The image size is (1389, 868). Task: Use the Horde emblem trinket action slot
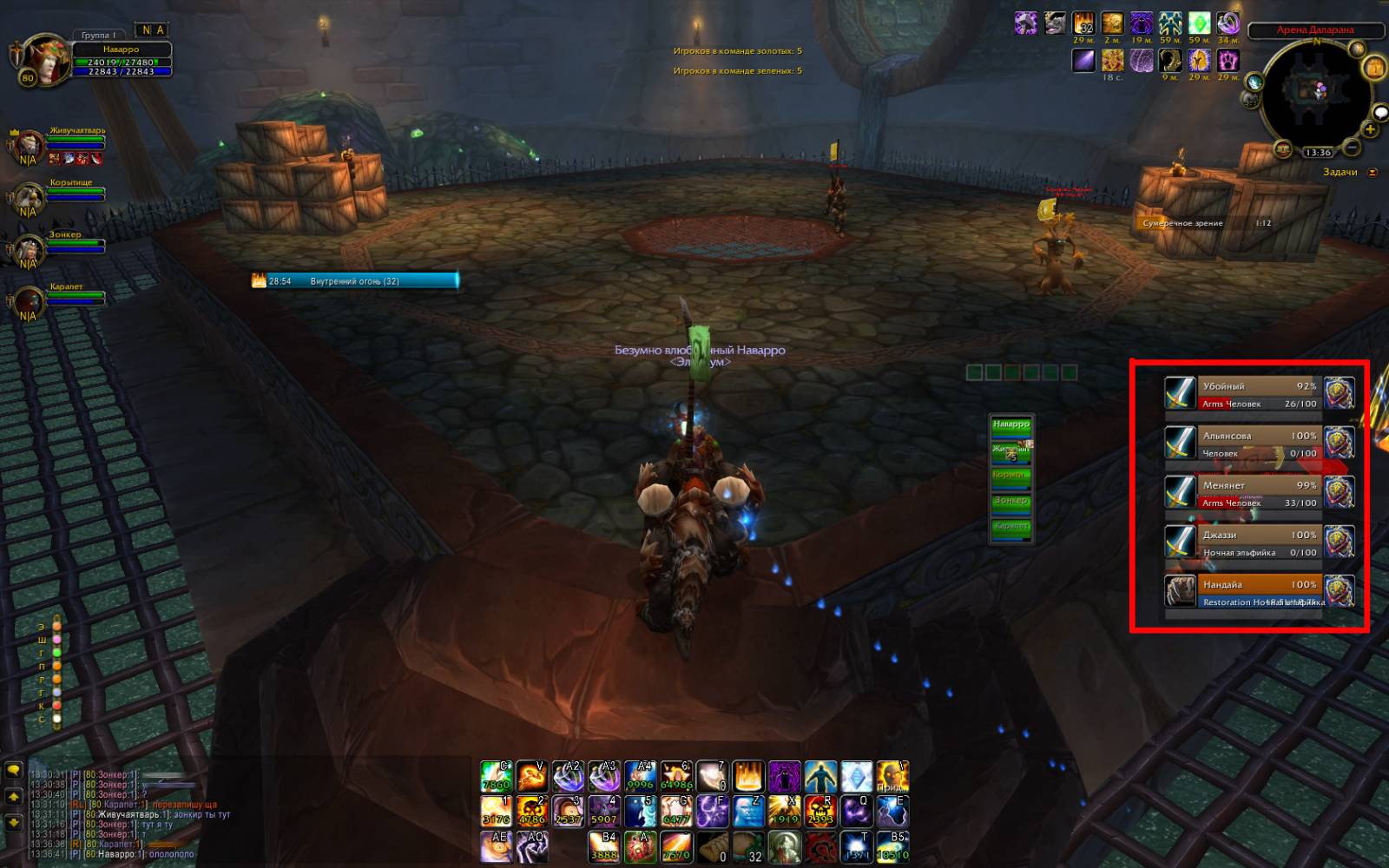[820, 845]
